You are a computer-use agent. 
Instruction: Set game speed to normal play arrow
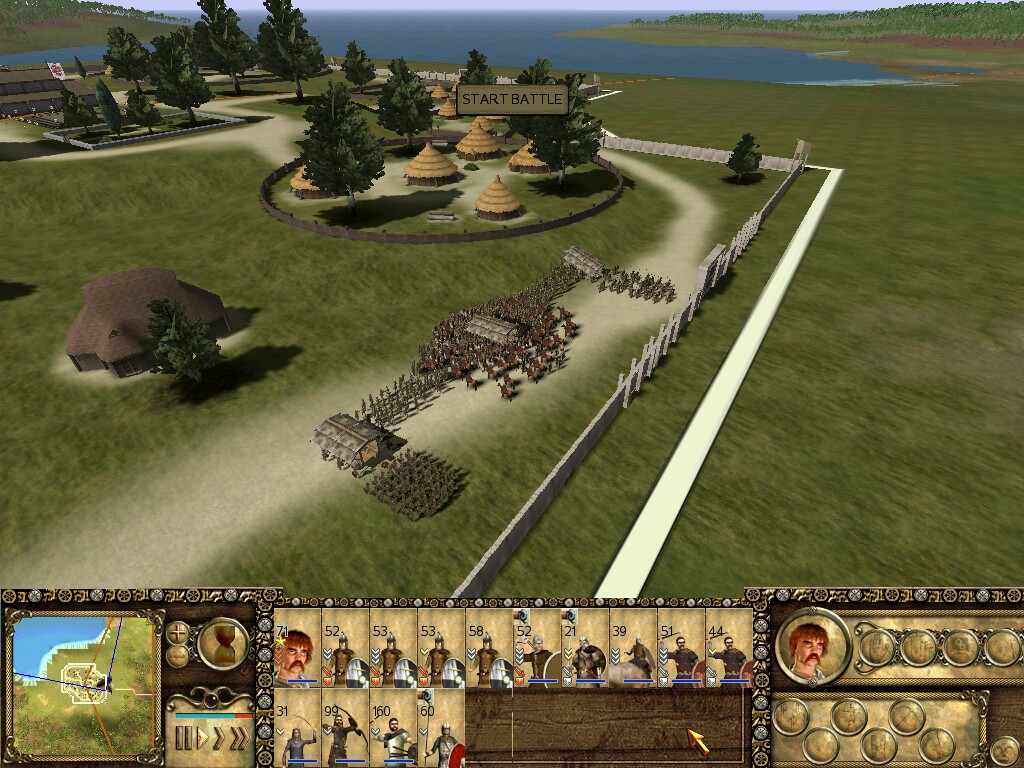[203, 739]
